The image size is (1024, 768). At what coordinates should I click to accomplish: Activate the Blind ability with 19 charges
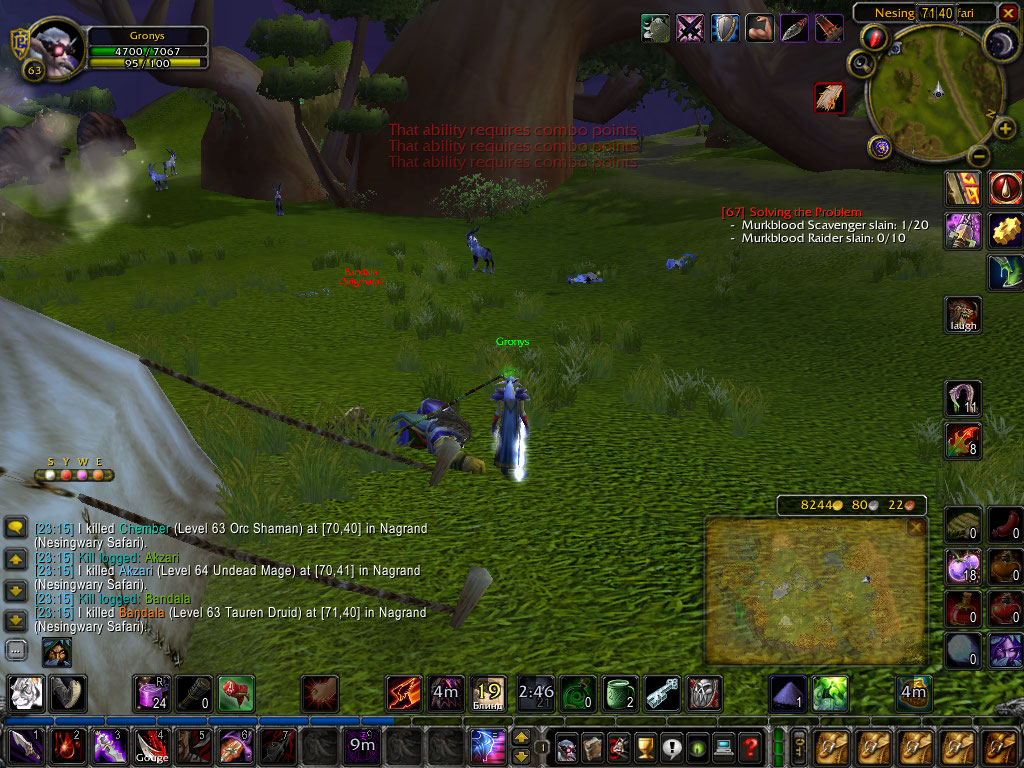click(488, 692)
